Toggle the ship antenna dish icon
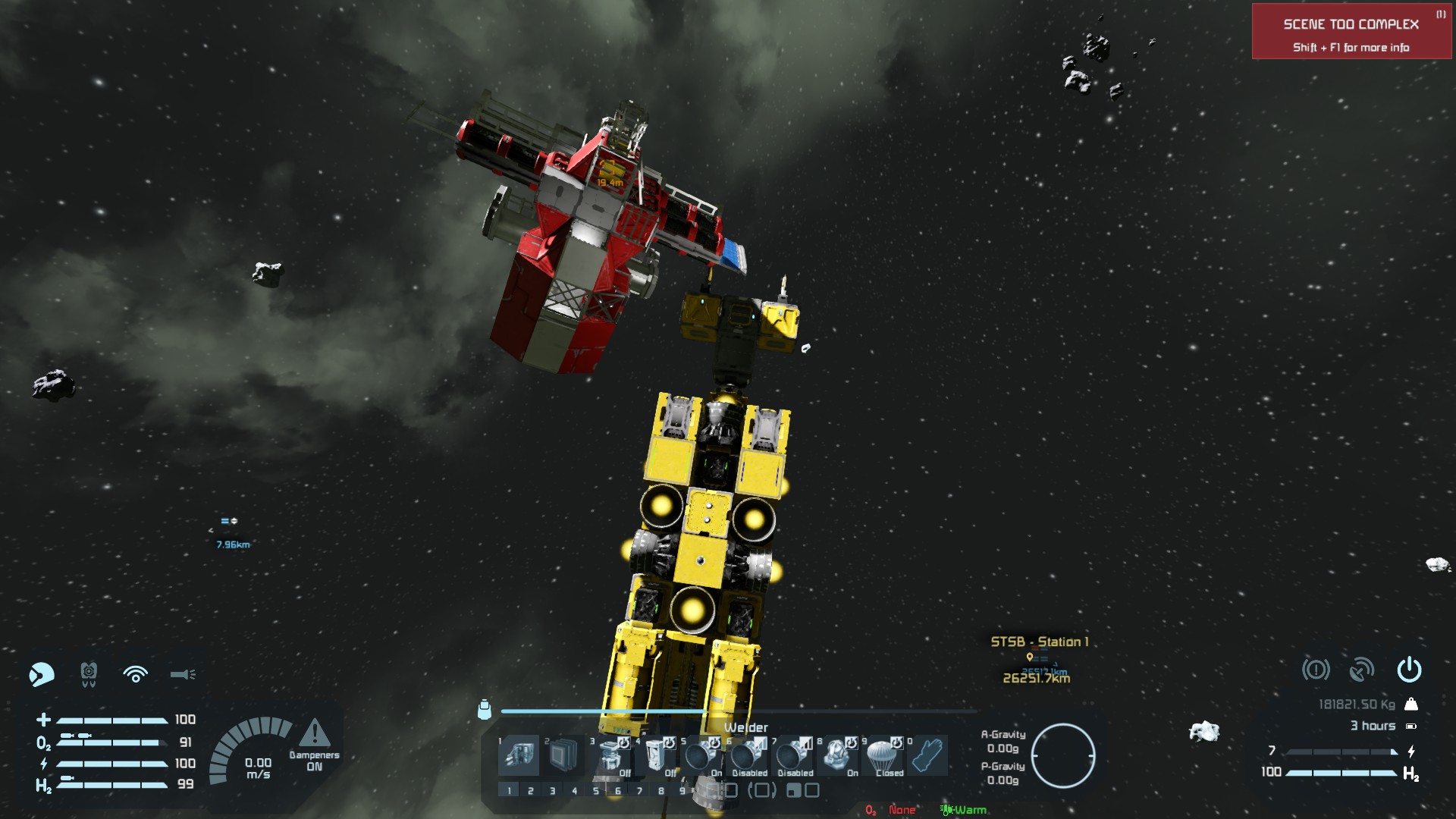The width and height of the screenshot is (1456, 819). 1362,670
